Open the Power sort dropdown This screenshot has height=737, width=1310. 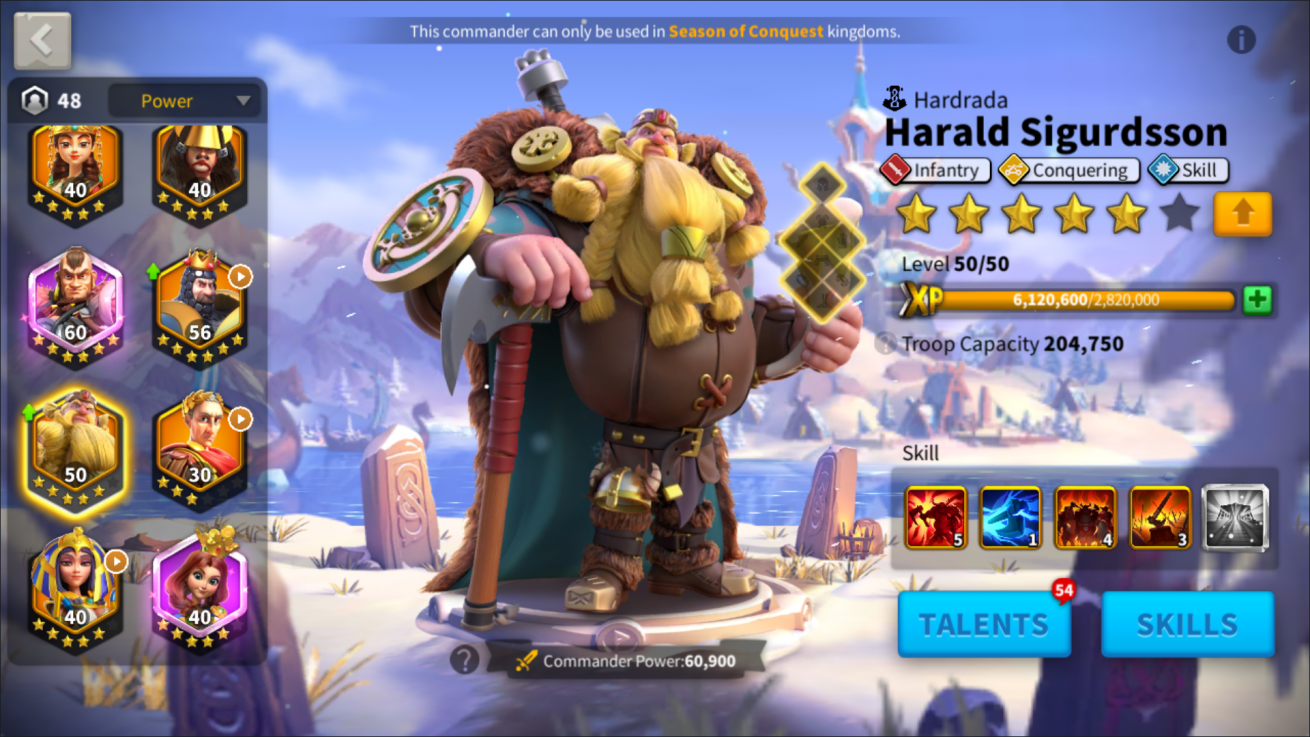click(185, 101)
